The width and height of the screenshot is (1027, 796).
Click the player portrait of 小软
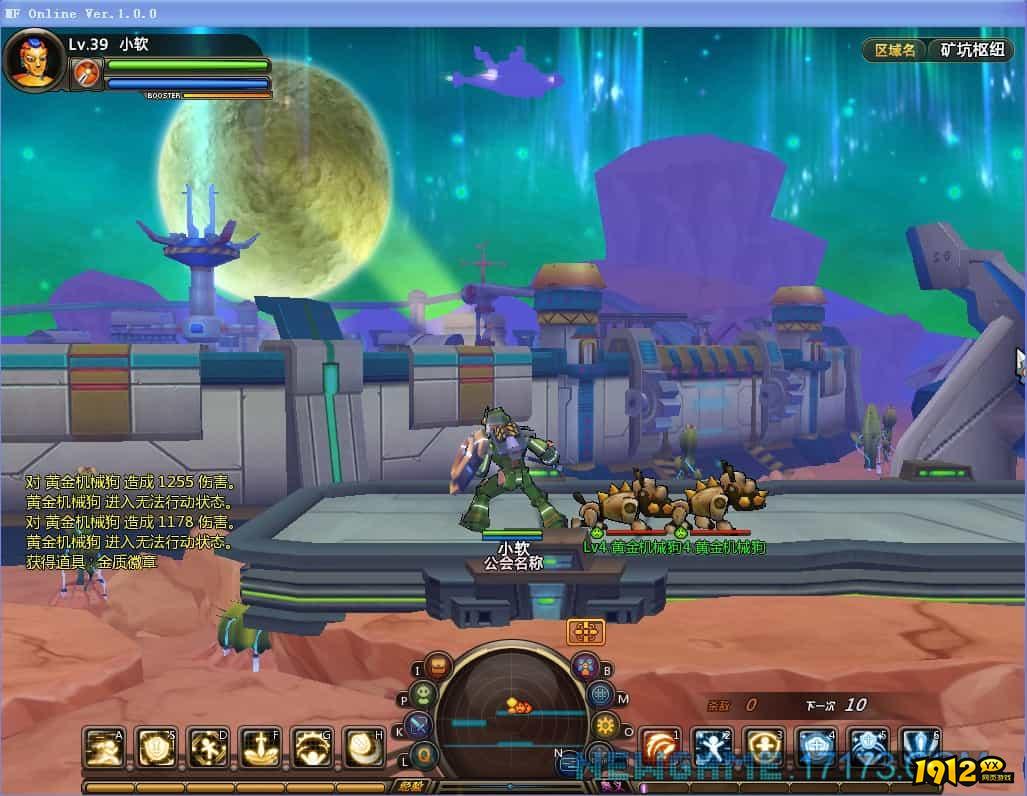tap(33, 59)
